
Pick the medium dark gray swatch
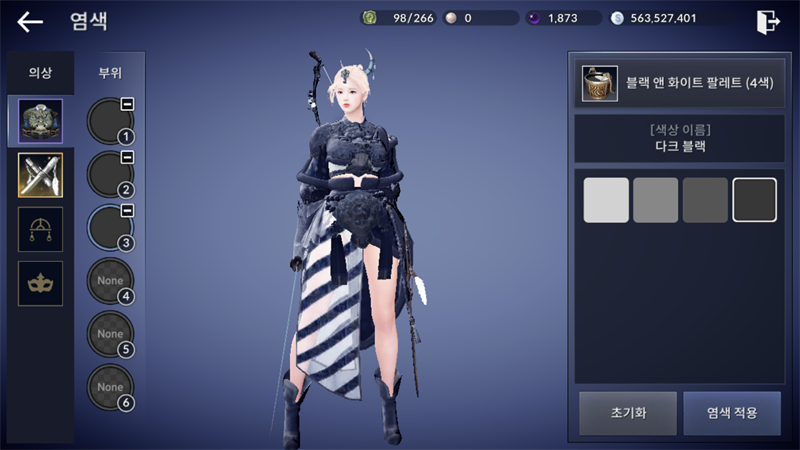705,200
